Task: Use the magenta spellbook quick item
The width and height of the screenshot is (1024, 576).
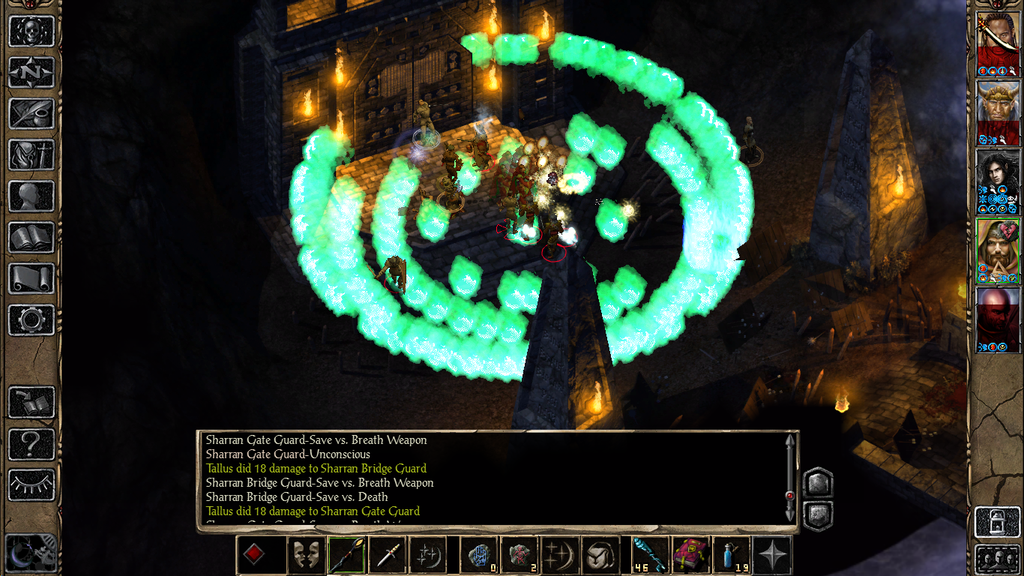Action: (689, 555)
